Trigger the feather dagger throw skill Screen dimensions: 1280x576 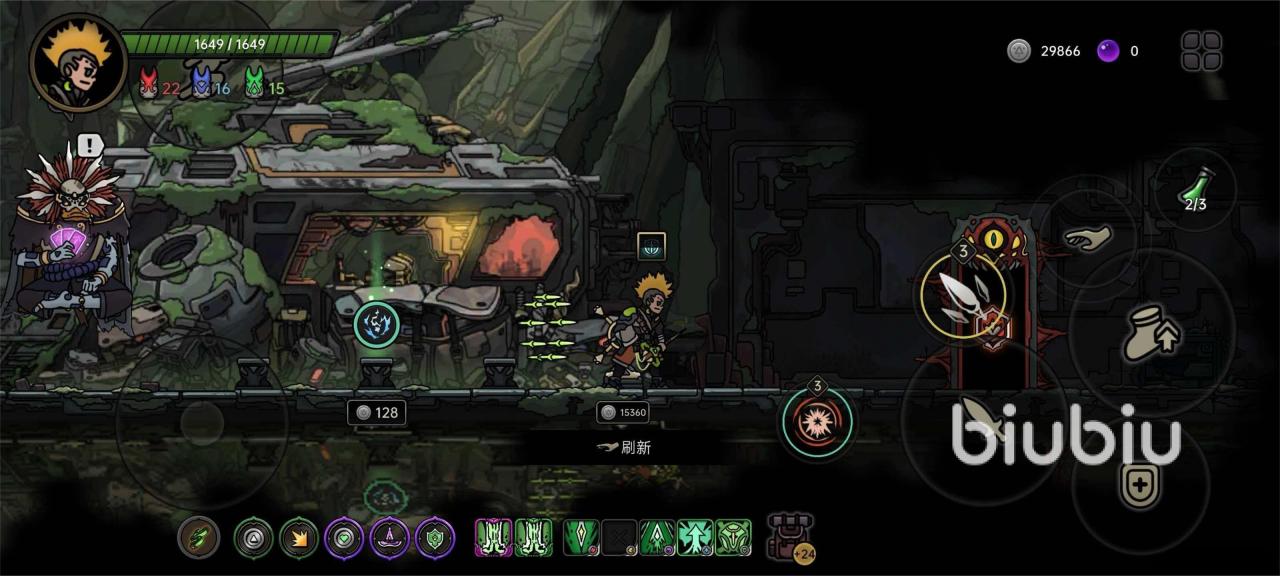pos(962,295)
